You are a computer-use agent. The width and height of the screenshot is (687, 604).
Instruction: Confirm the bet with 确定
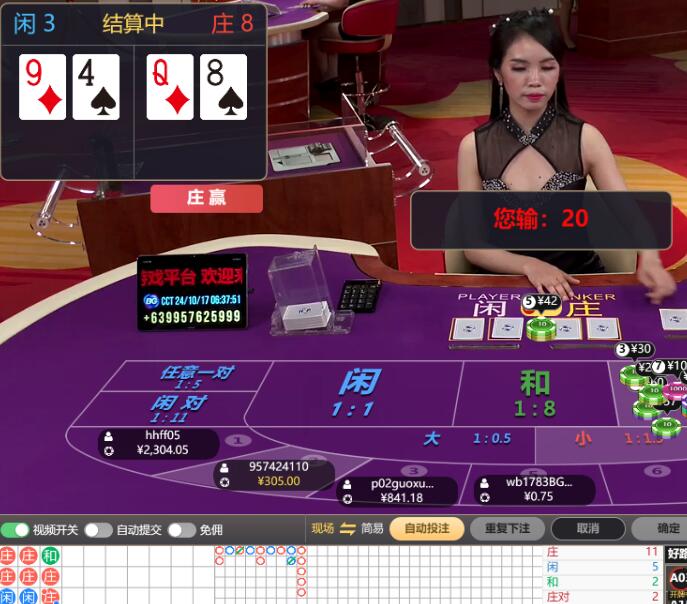(x=665, y=529)
